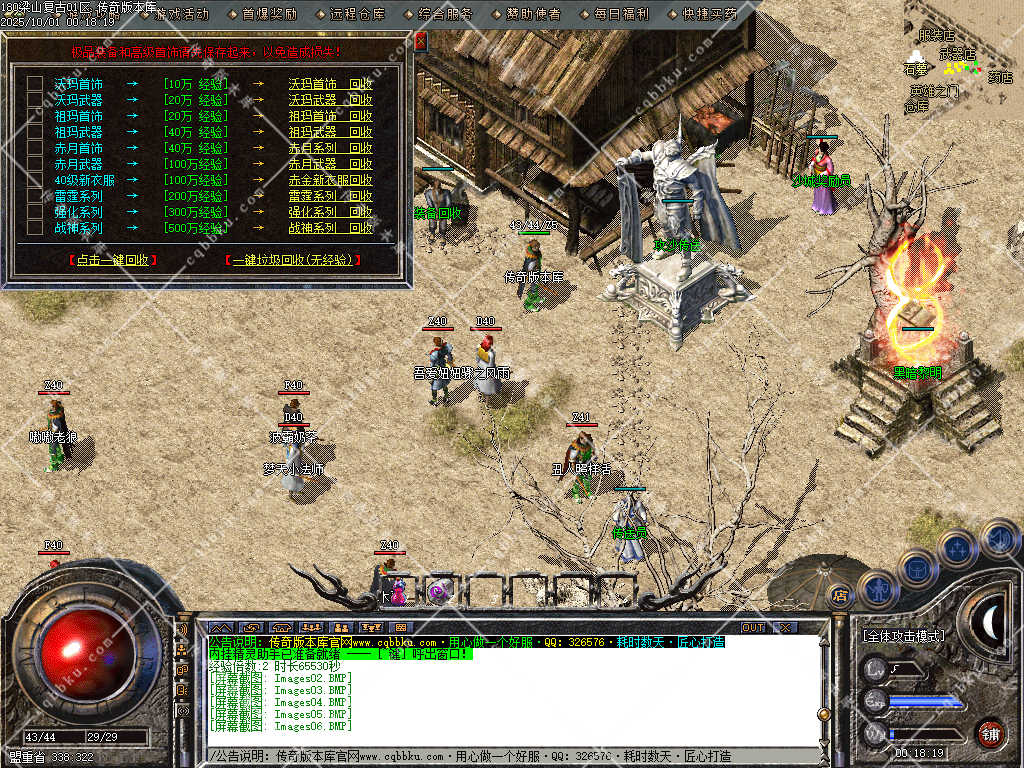Open the 游戏活动 top menu
Screen dimensions: 1024x768
coord(181,14)
